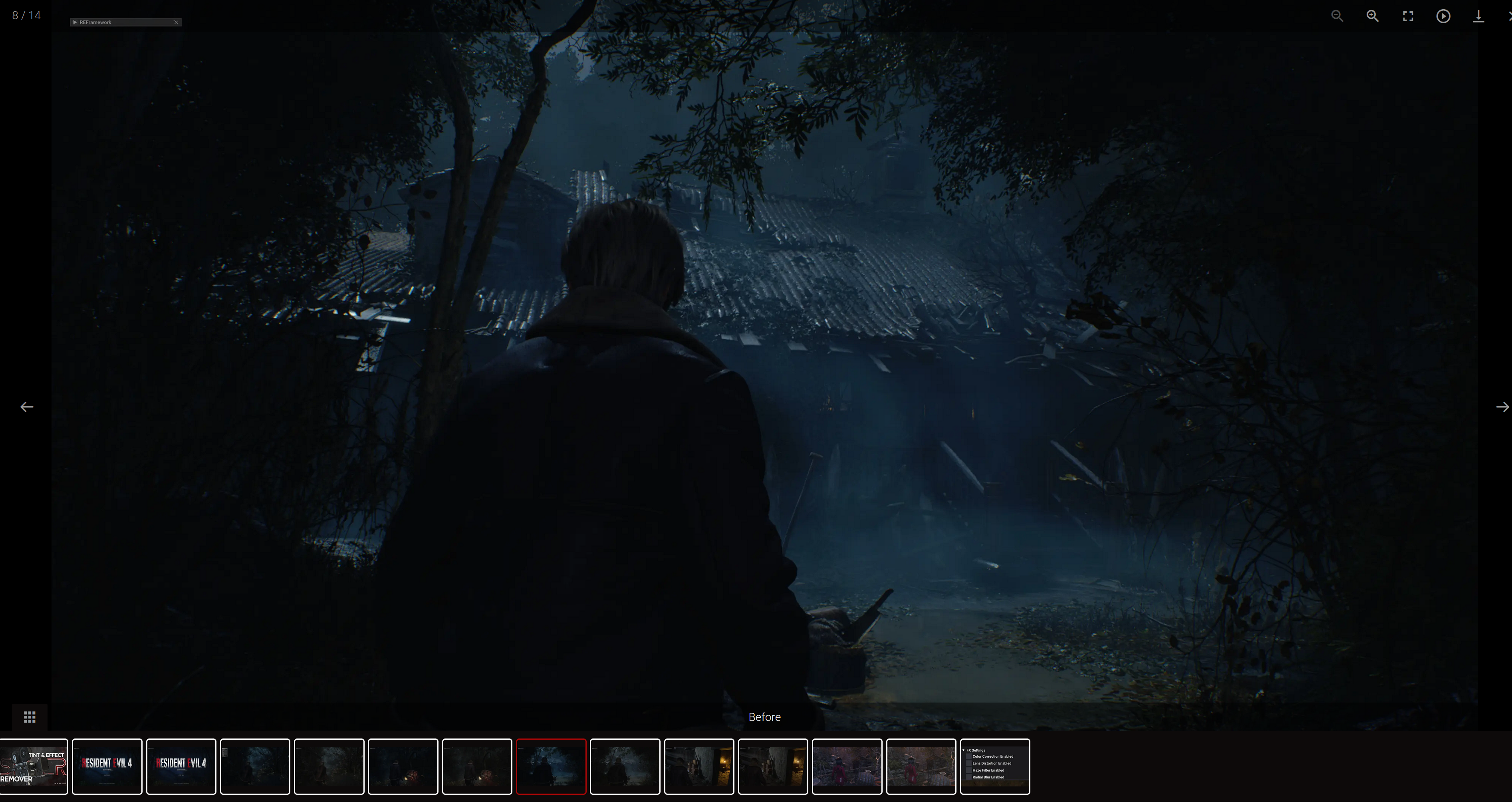Click the zoom in magnifier icon
Viewport: 1512px width, 802px height.
tap(1373, 16)
